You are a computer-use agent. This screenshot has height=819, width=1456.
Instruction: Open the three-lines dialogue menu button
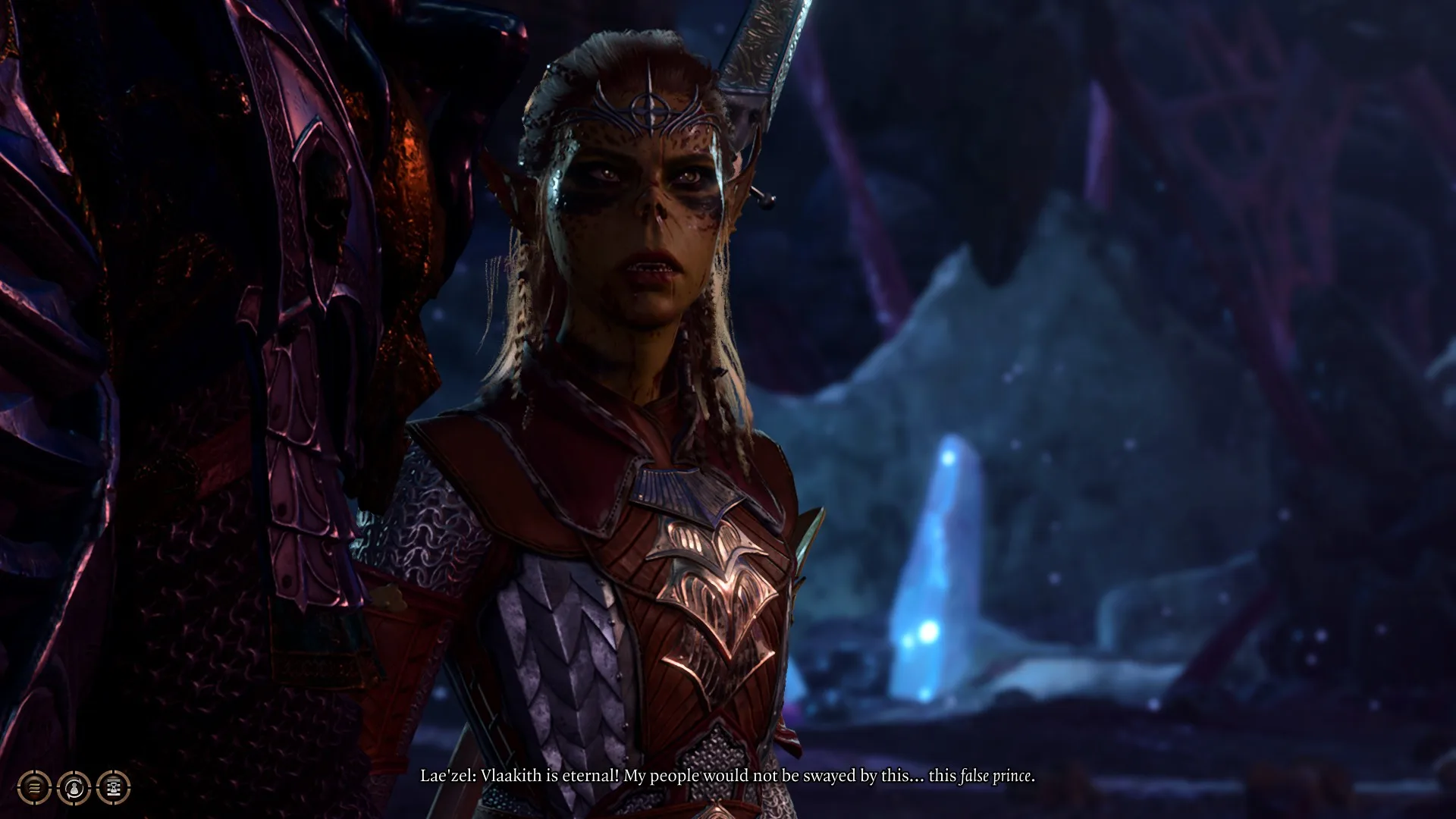pyautogui.click(x=34, y=788)
